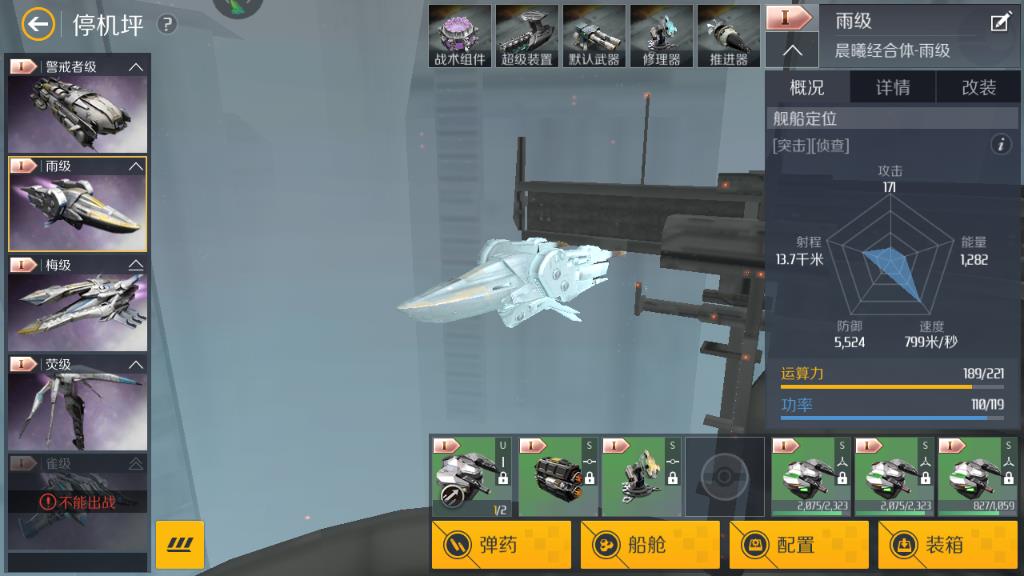Open the 推进器 category

tap(728, 37)
